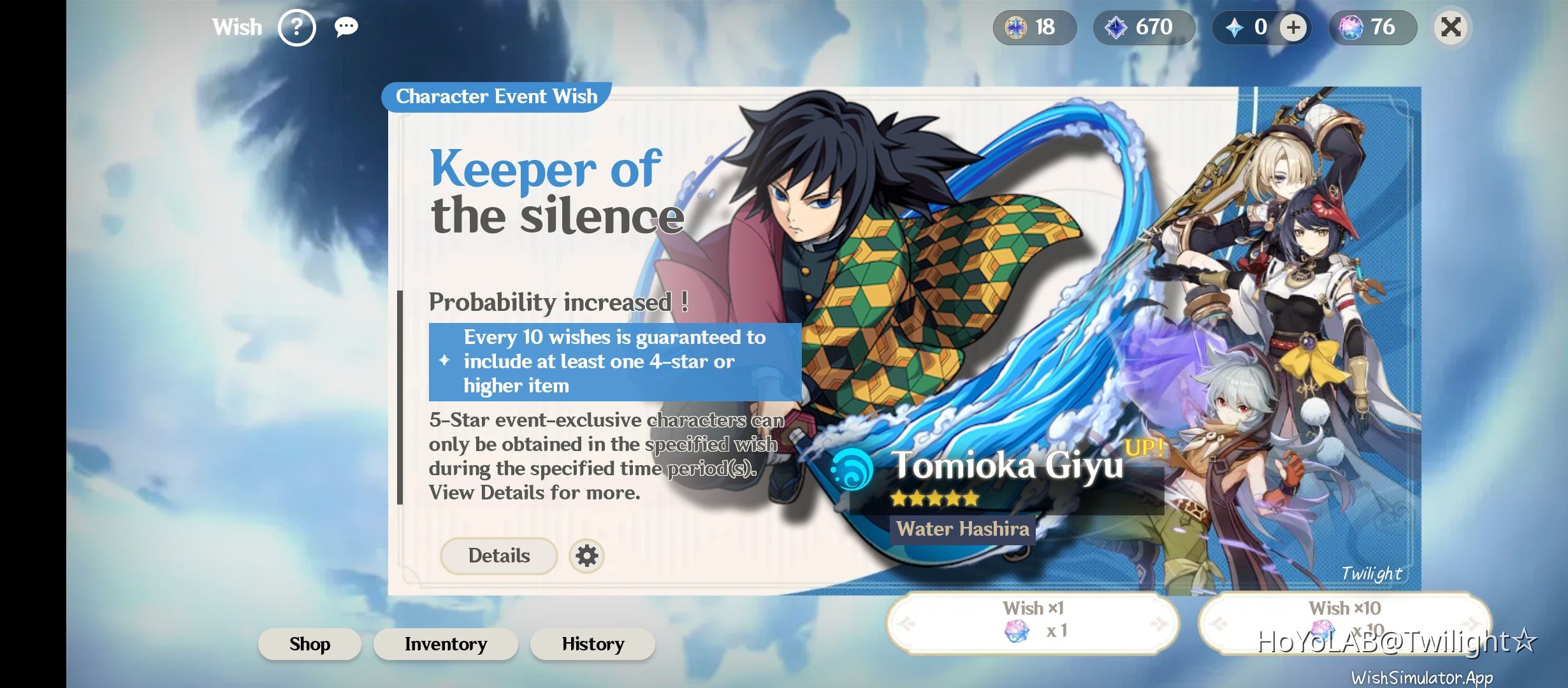Open the Inventory screen

pyautogui.click(x=445, y=644)
